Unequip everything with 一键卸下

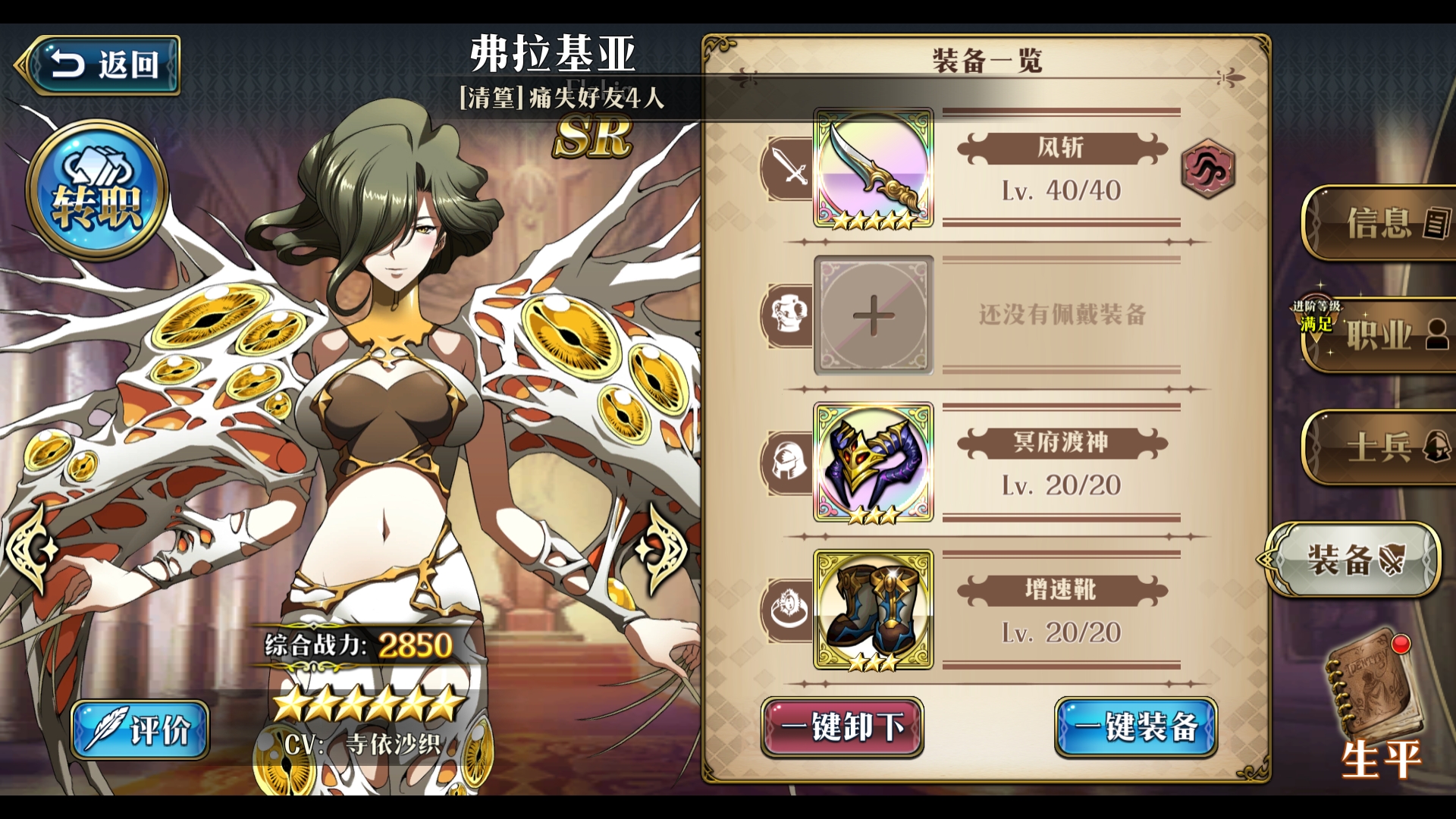tap(842, 727)
